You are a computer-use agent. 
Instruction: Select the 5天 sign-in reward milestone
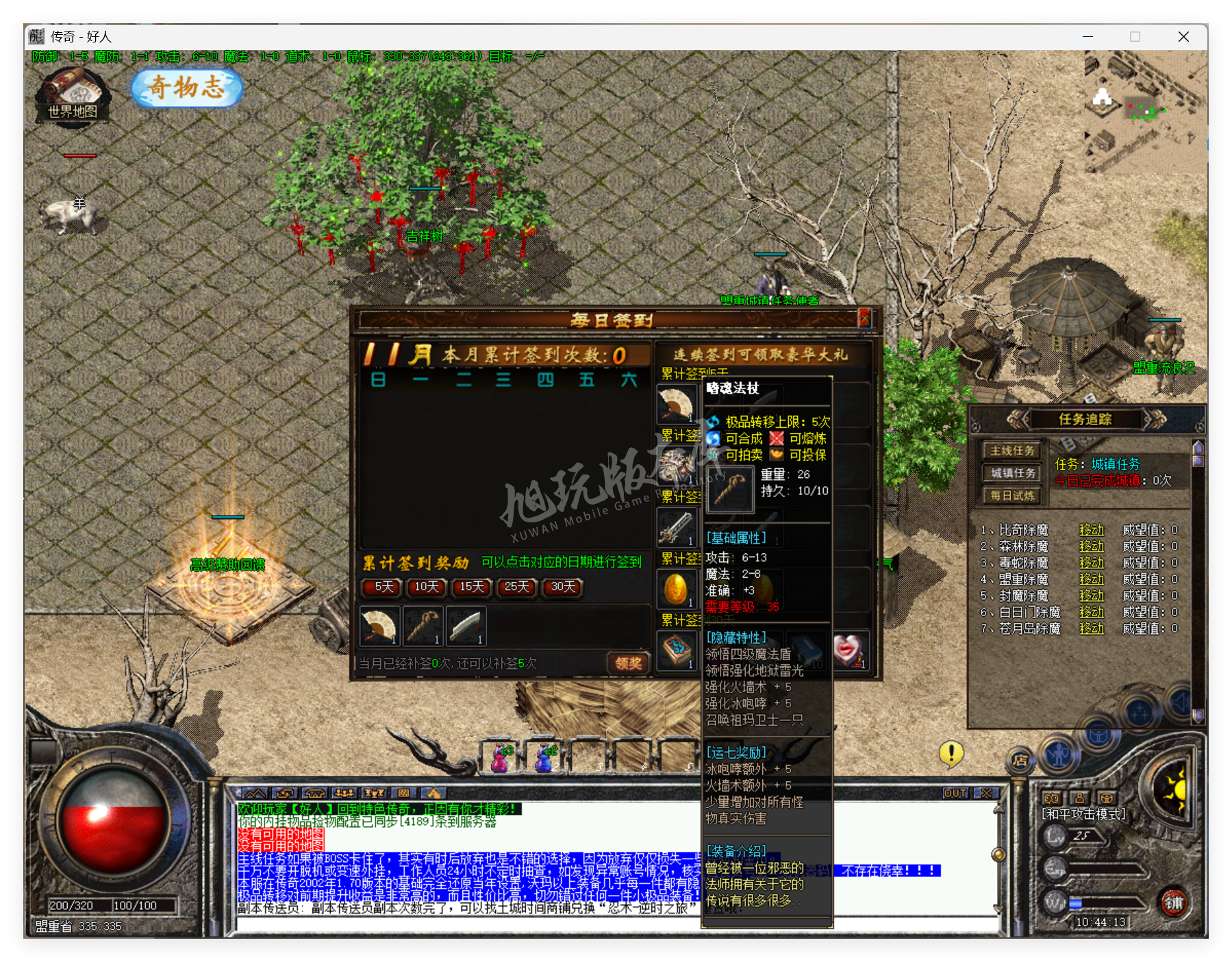click(x=381, y=588)
